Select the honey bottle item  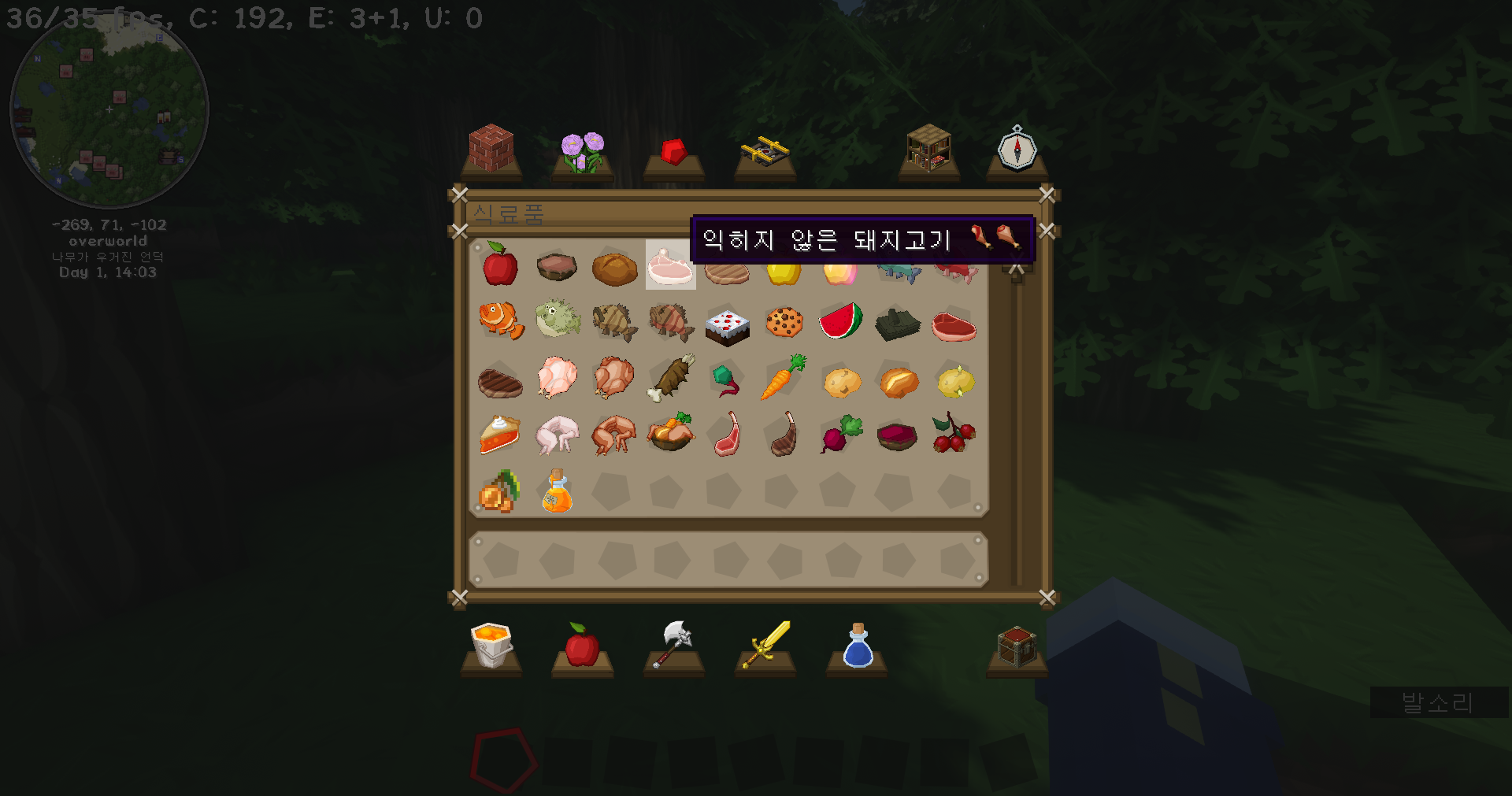pyautogui.click(x=558, y=491)
